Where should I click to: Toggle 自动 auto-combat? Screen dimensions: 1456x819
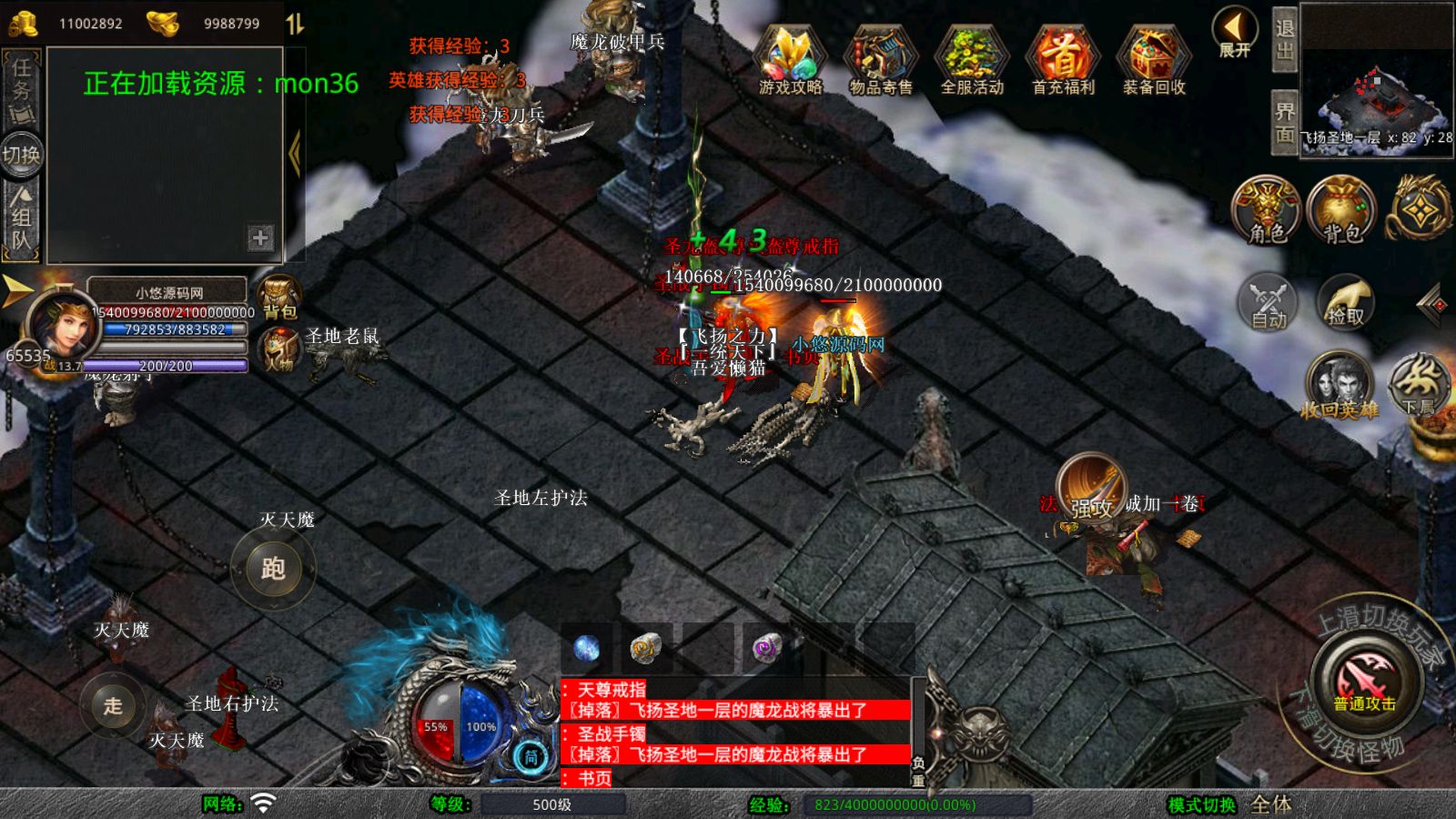(1268, 302)
